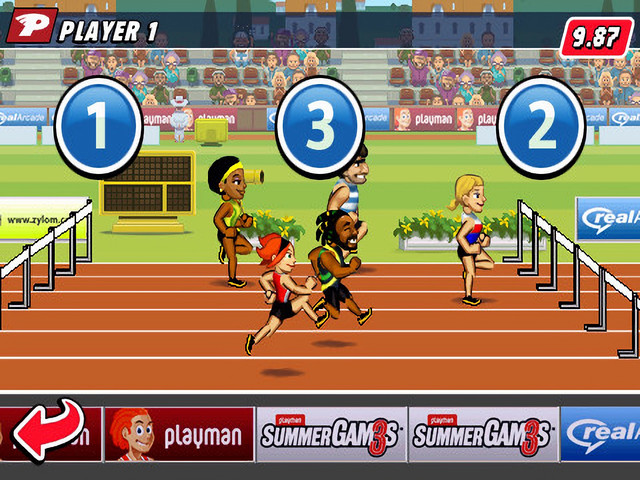Select the blue number 1 circle
640x480 pixels.
98,127
